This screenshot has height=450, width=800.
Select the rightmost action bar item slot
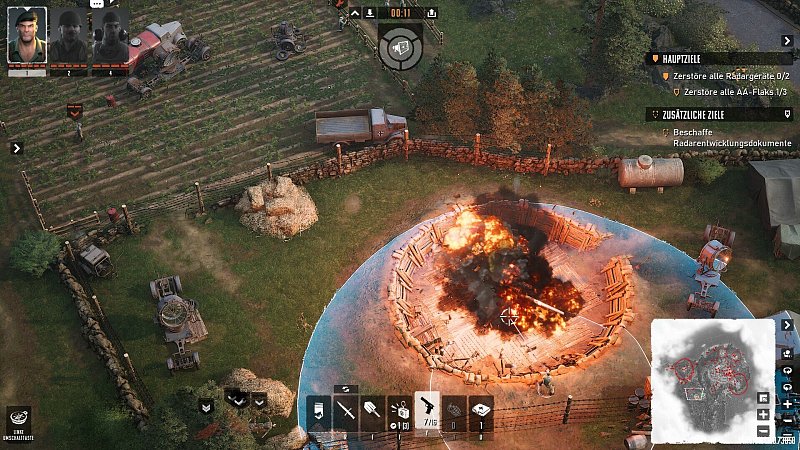point(481,411)
